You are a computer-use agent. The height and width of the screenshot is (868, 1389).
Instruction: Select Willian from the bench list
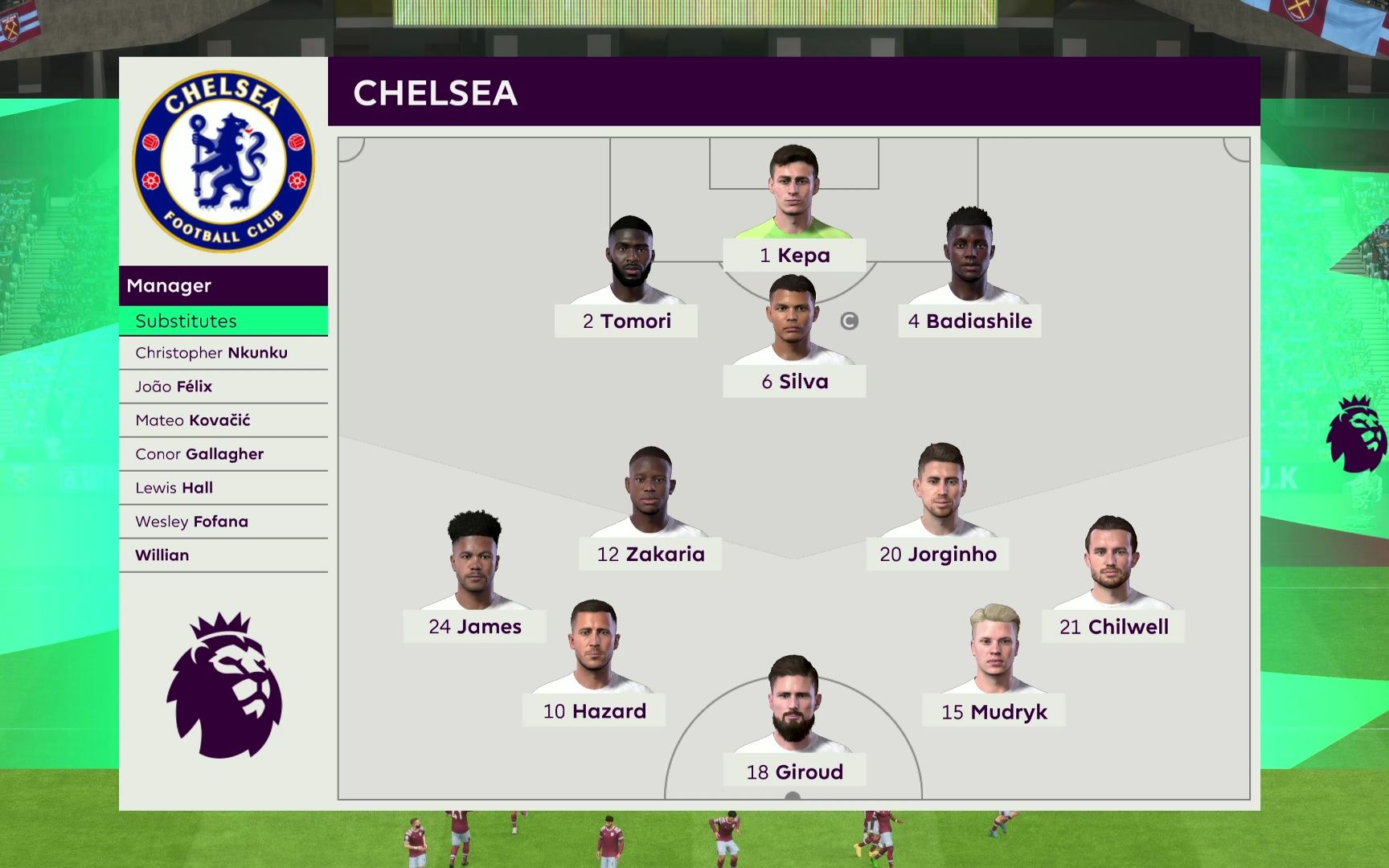[x=223, y=555]
